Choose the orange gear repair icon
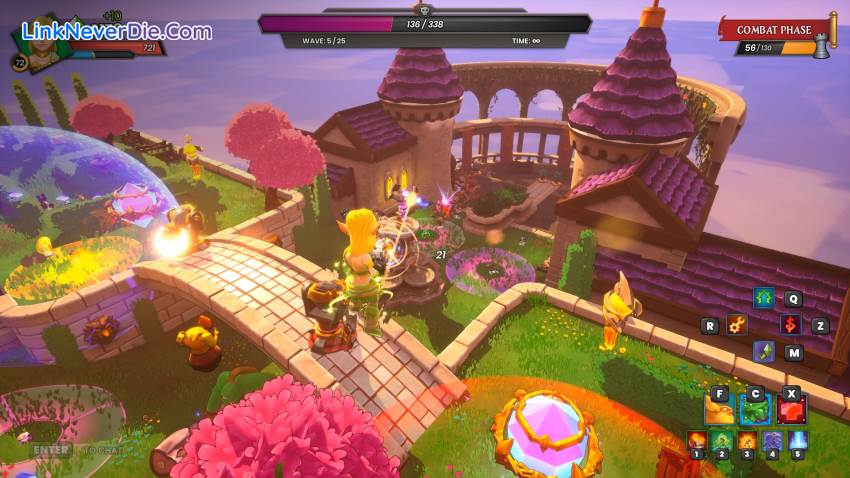 pos(737,325)
